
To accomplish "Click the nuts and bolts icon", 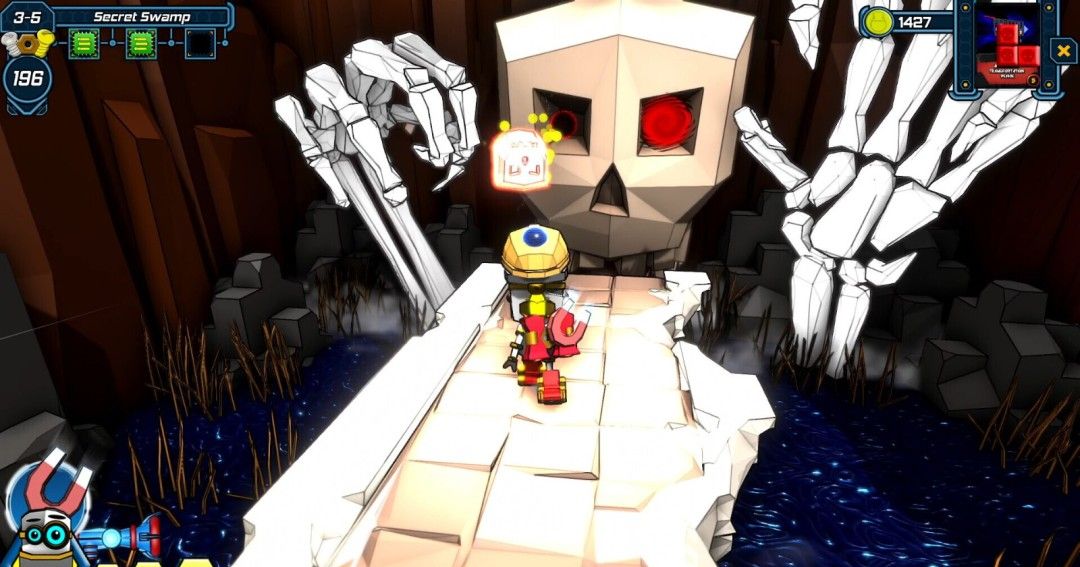I will click(x=26, y=43).
